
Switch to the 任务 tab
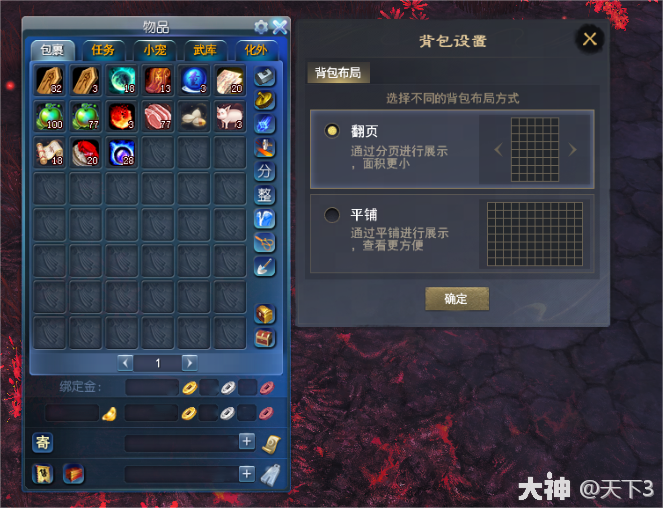[x=103, y=50]
